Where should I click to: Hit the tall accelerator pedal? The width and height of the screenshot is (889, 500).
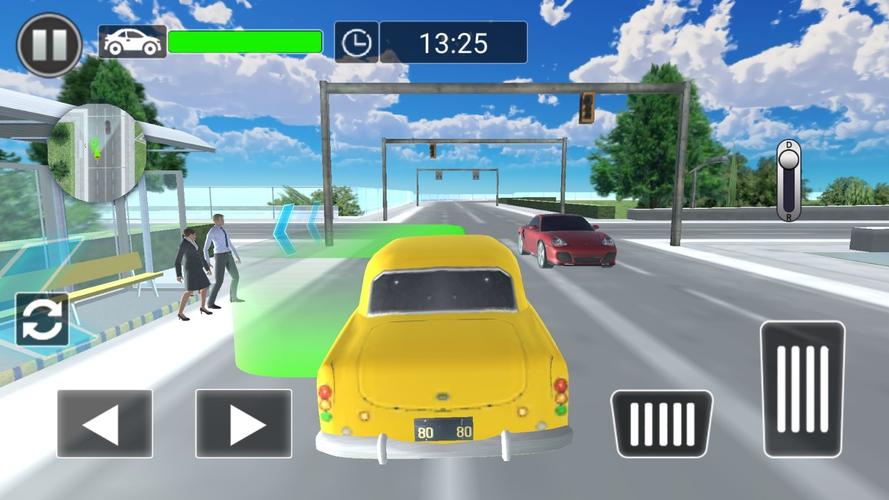click(x=802, y=389)
